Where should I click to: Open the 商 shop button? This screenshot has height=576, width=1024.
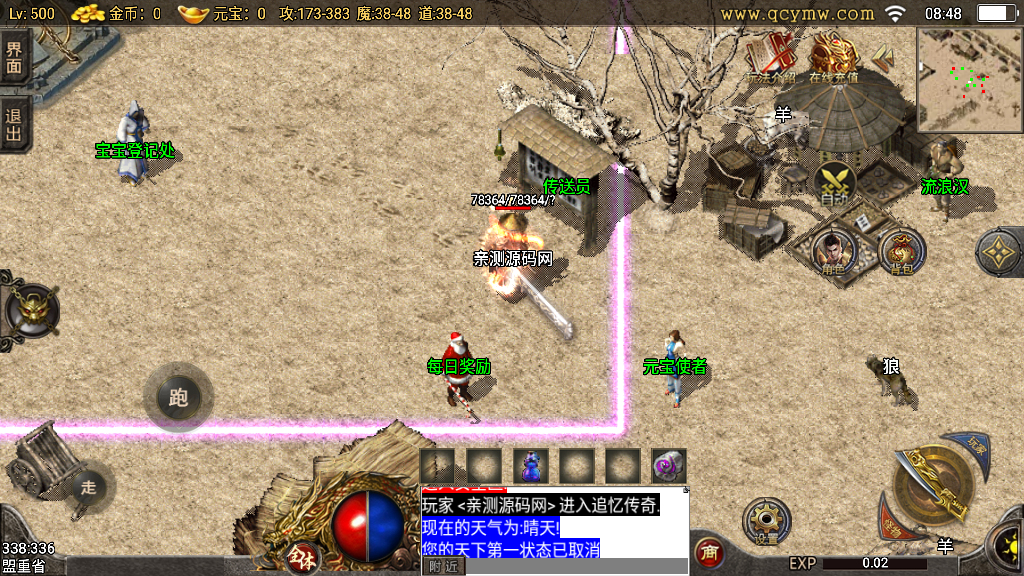pyautogui.click(x=709, y=551)
